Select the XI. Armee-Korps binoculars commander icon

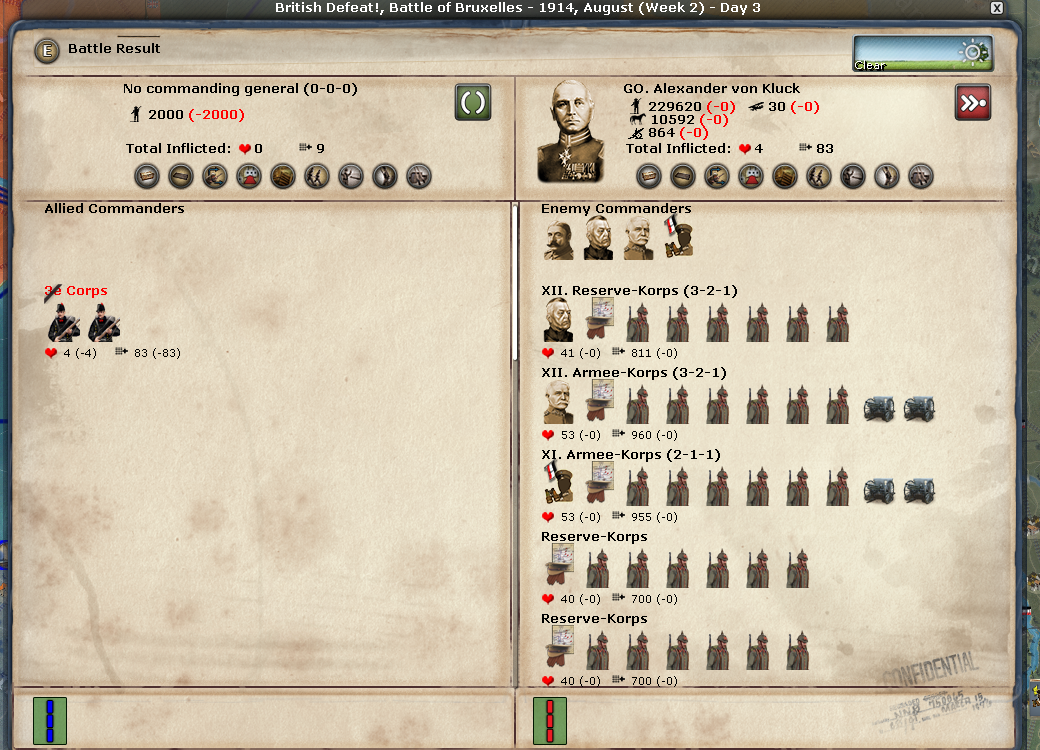click(559, 486)
